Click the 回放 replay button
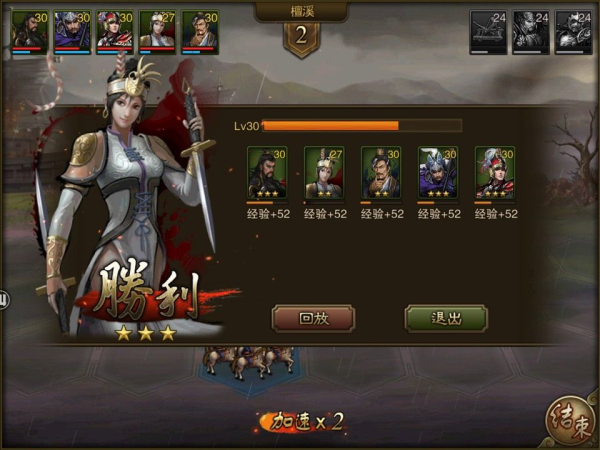Image resolution: width=600 pixels, height=450 pixels. click(x=313, y=319)
